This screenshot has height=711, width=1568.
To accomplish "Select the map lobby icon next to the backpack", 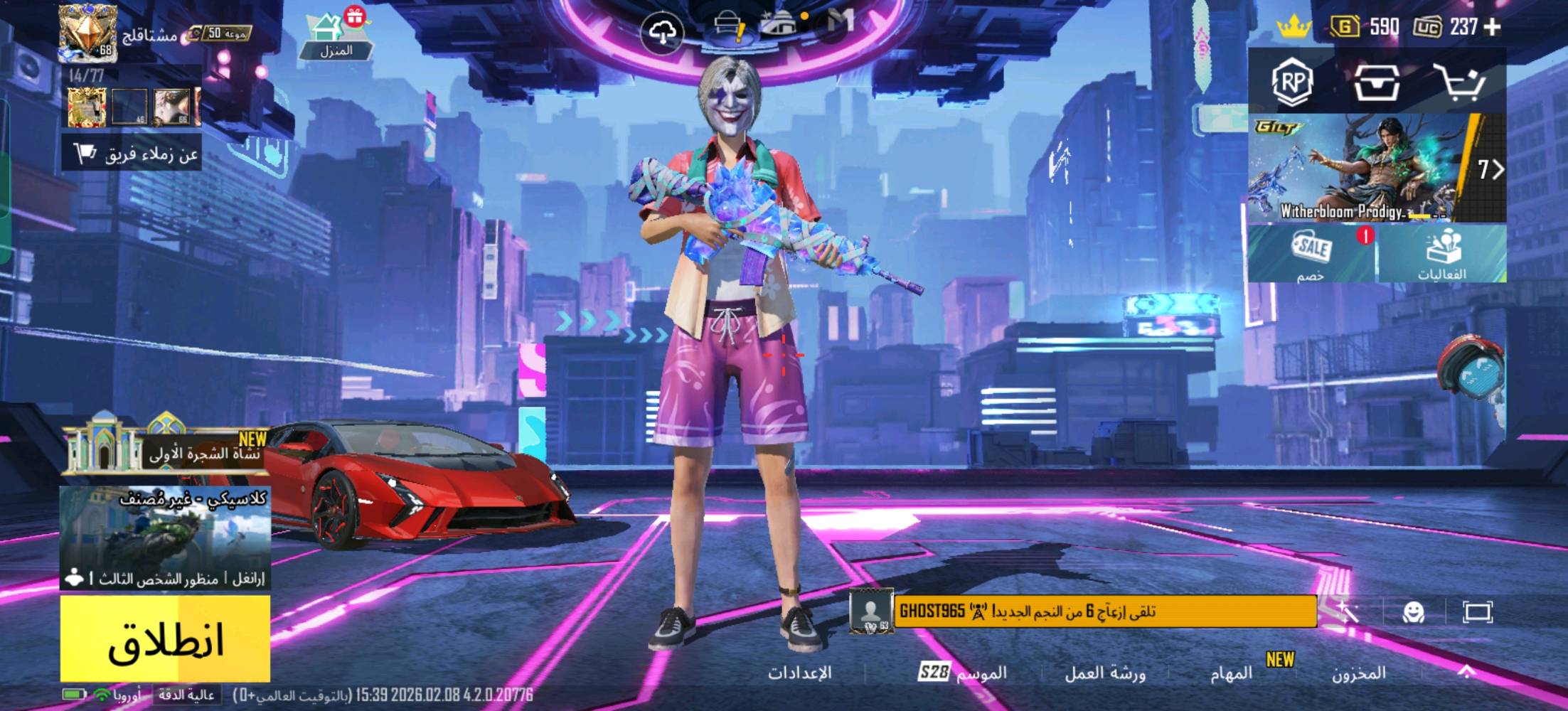I will (x=779, y=23).
